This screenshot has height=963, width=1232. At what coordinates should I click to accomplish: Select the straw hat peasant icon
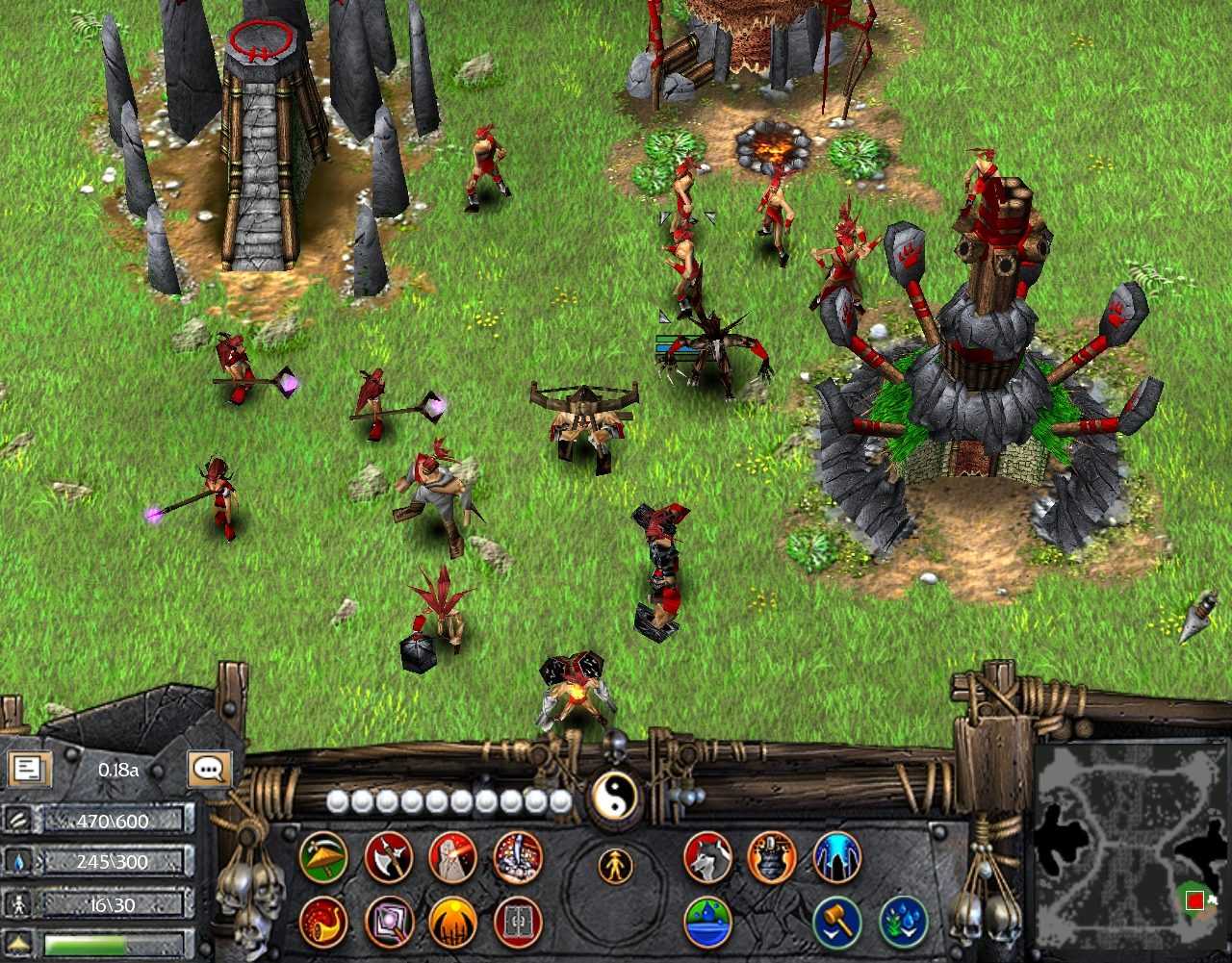(323, 857)
